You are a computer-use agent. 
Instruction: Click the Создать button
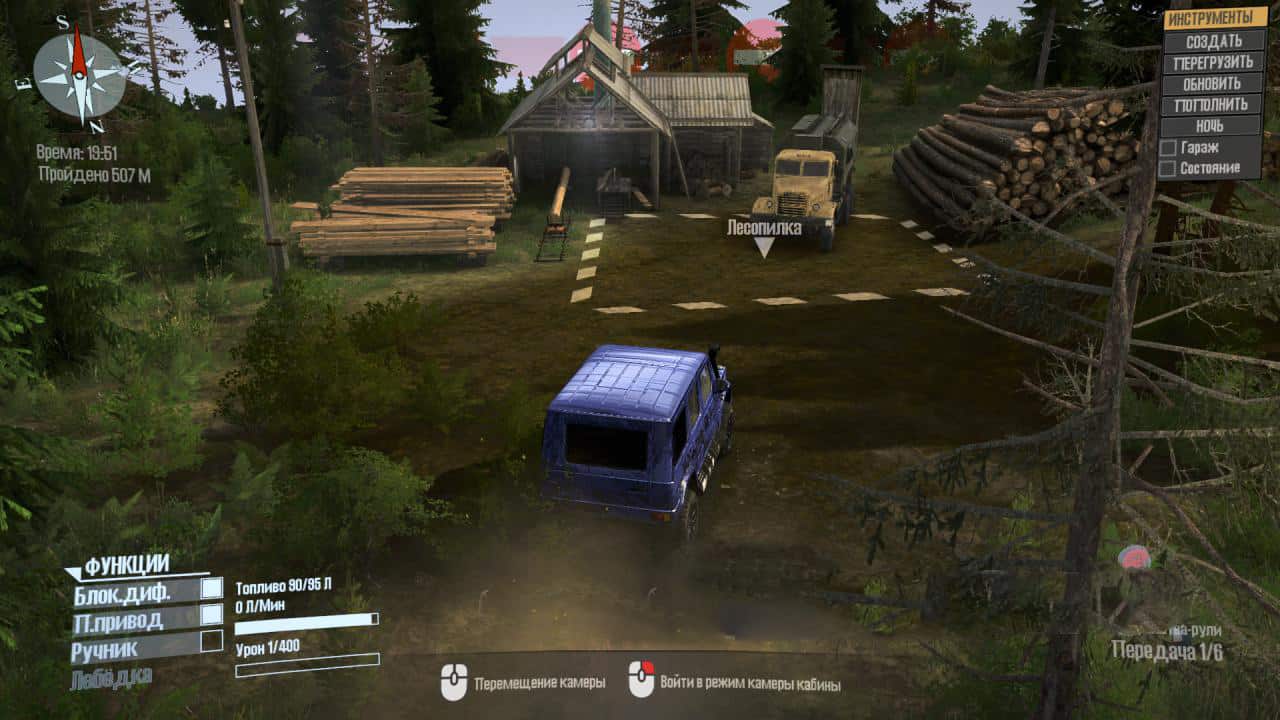(x=1212, y=41)
